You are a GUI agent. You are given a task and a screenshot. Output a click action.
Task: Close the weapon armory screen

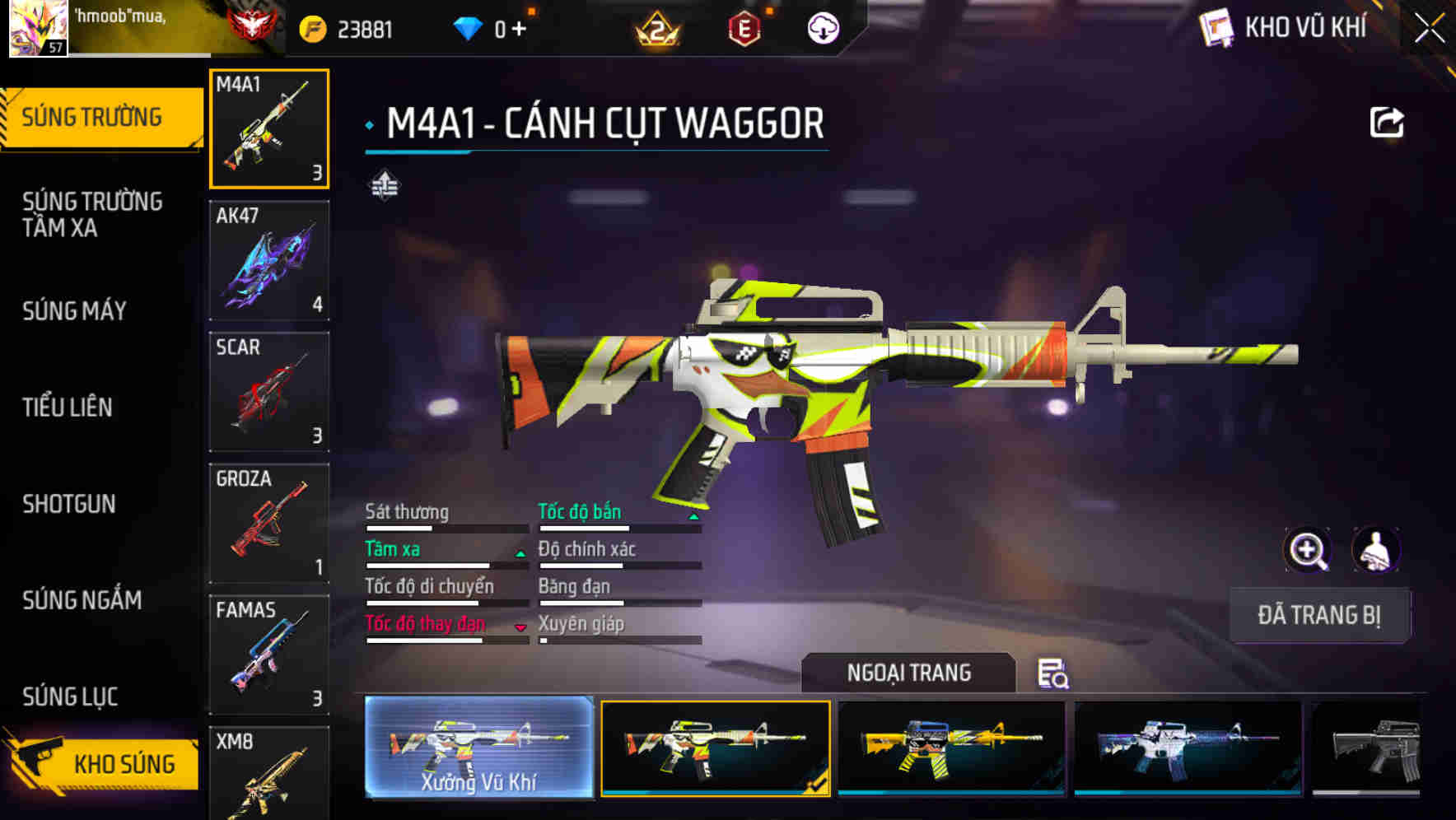click(1430, 28)
